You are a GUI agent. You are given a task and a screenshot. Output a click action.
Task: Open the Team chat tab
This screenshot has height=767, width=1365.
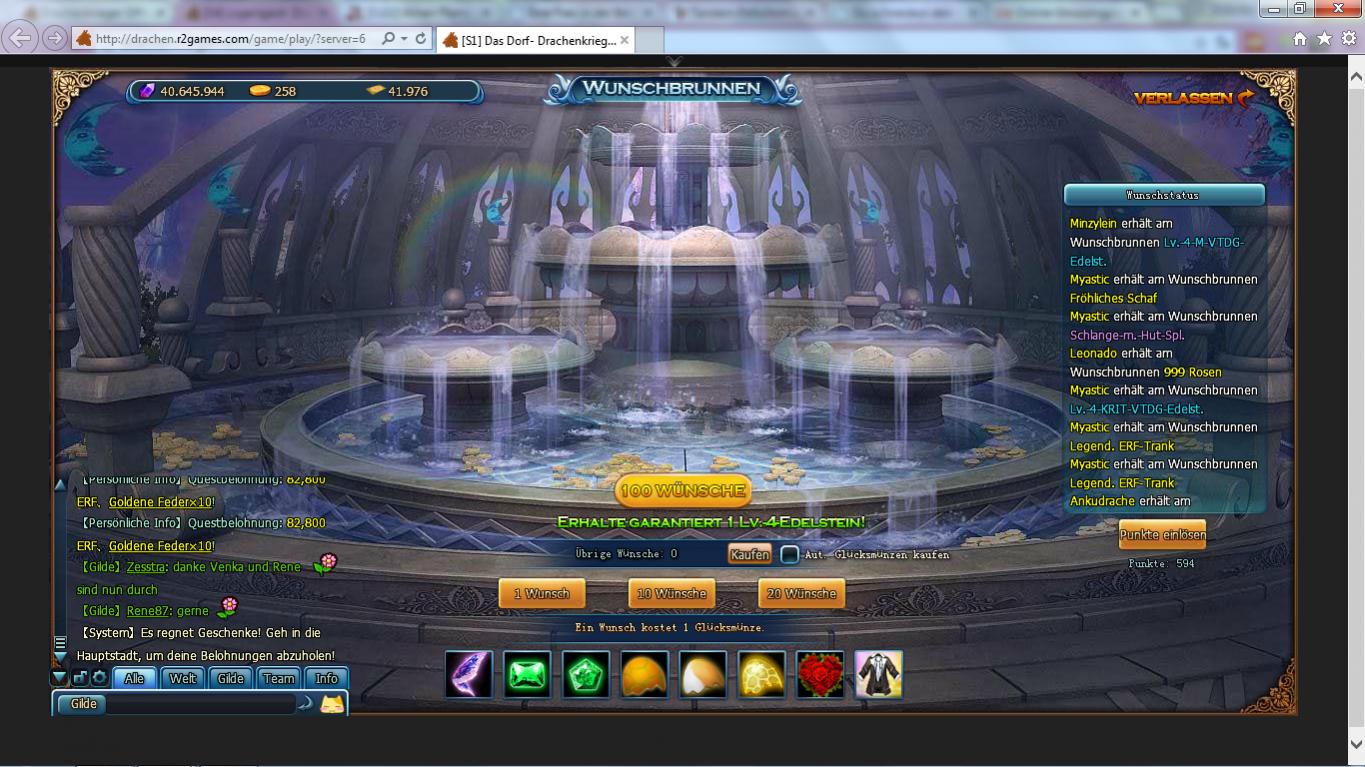(279, 678)
